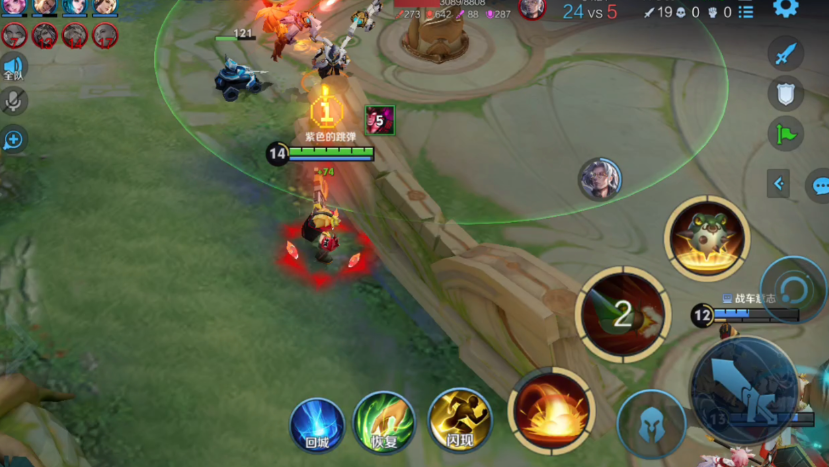Open the chat bubble panel
This screenshot has width=829, height=467.
[x=820, y=185]
